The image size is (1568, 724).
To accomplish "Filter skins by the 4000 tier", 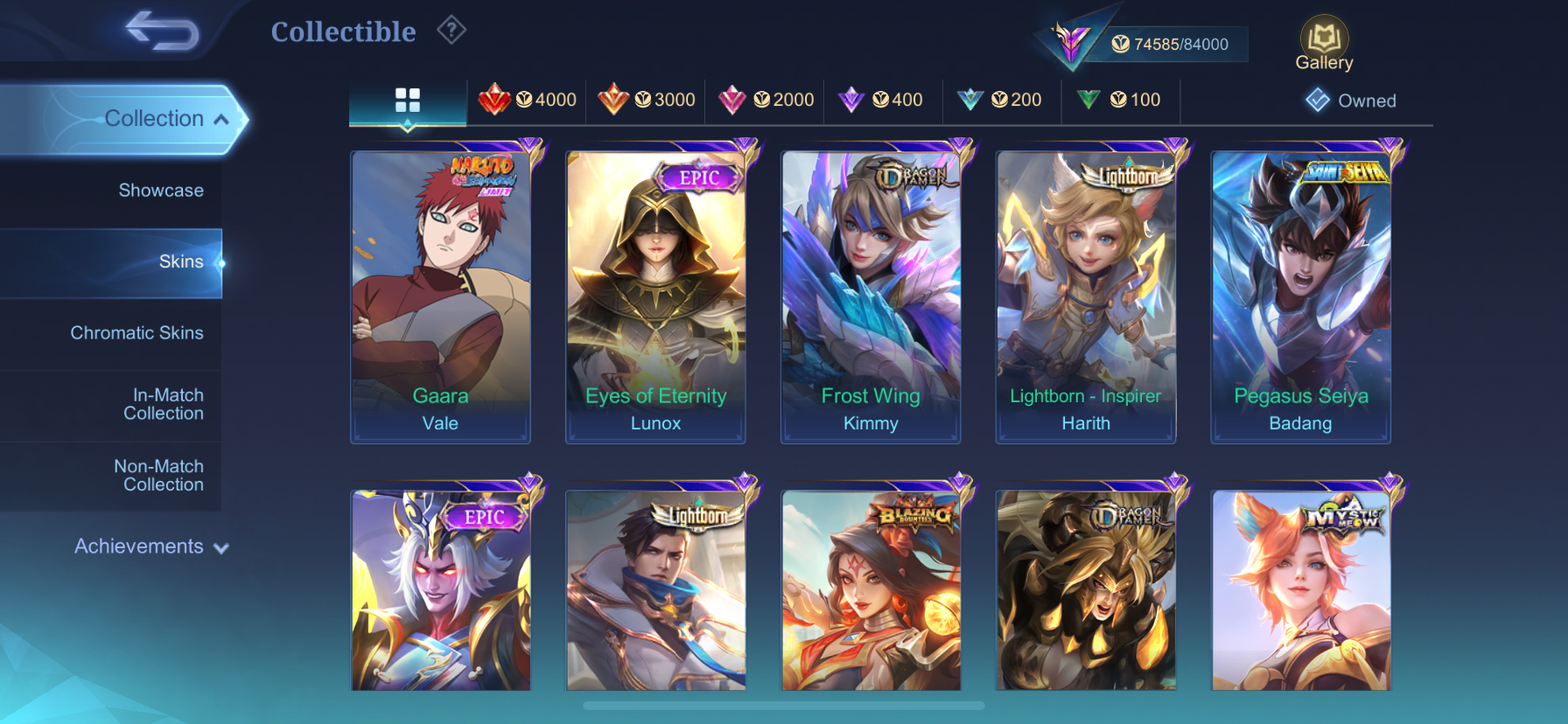I will click(x=528, y=101).
